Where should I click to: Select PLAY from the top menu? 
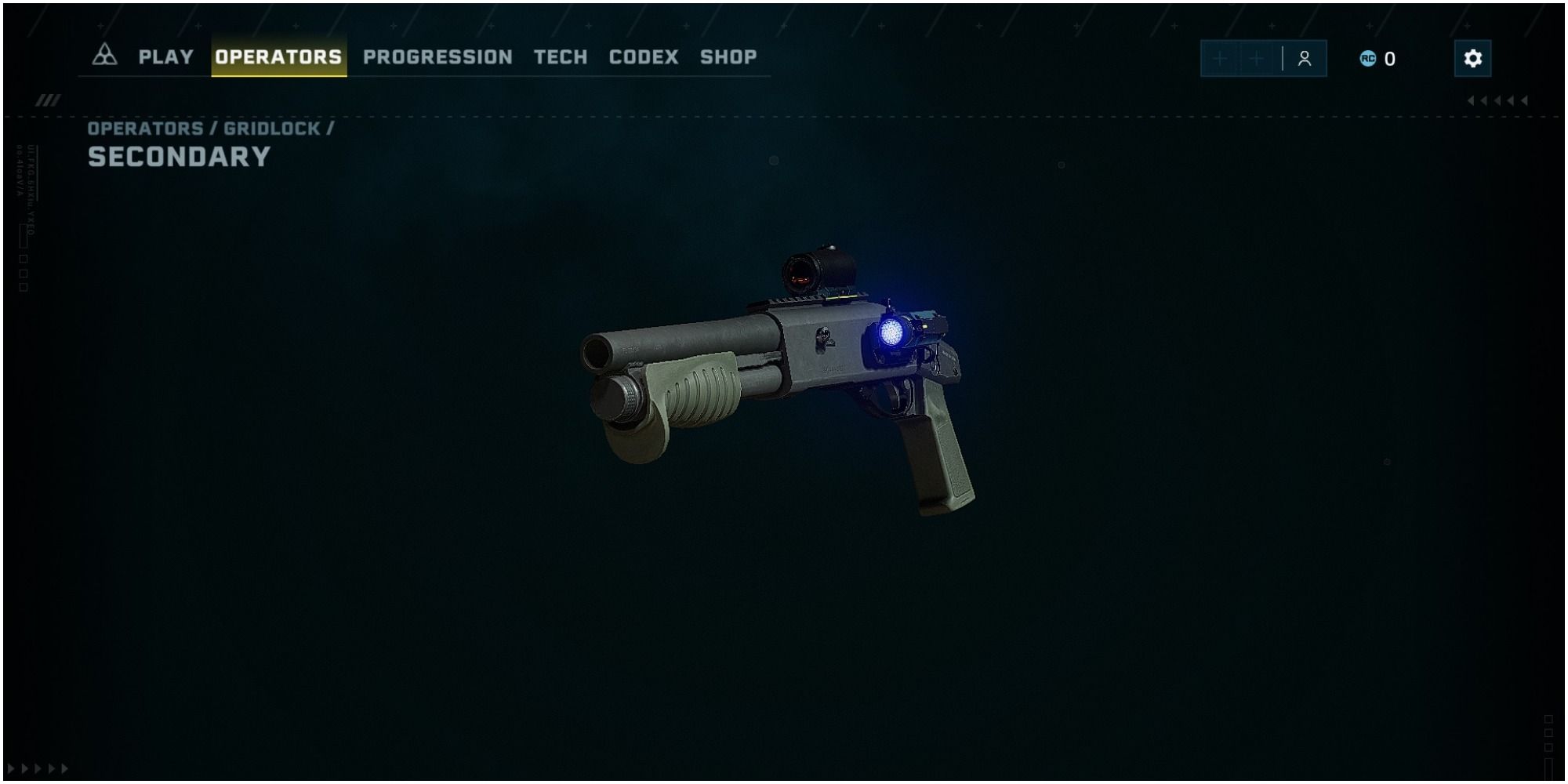tap(165, 56)
